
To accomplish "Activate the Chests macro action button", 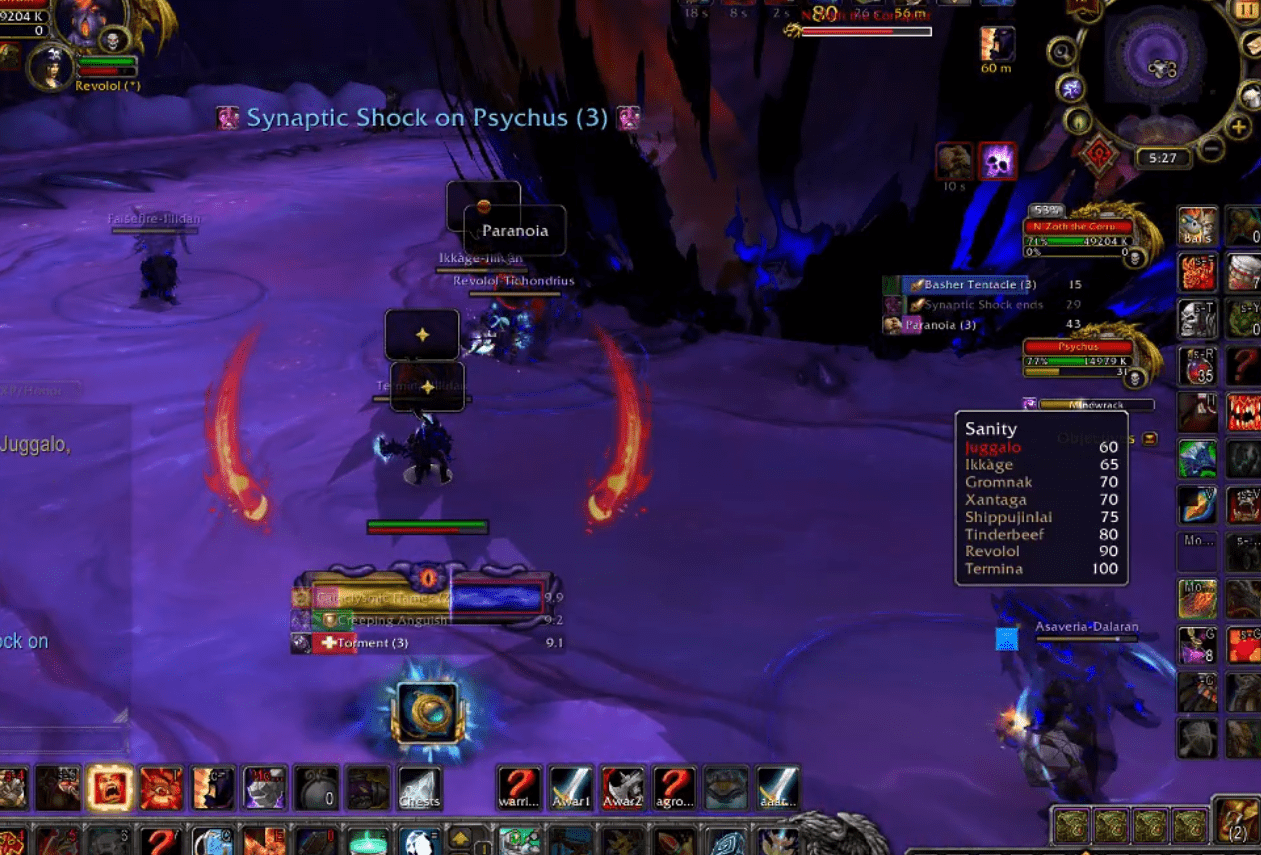I will pos(420,788).
